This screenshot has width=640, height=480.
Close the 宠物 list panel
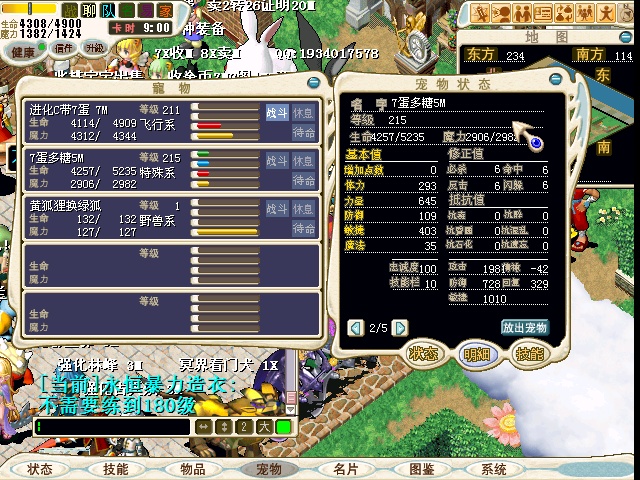(x=314, y=82)
